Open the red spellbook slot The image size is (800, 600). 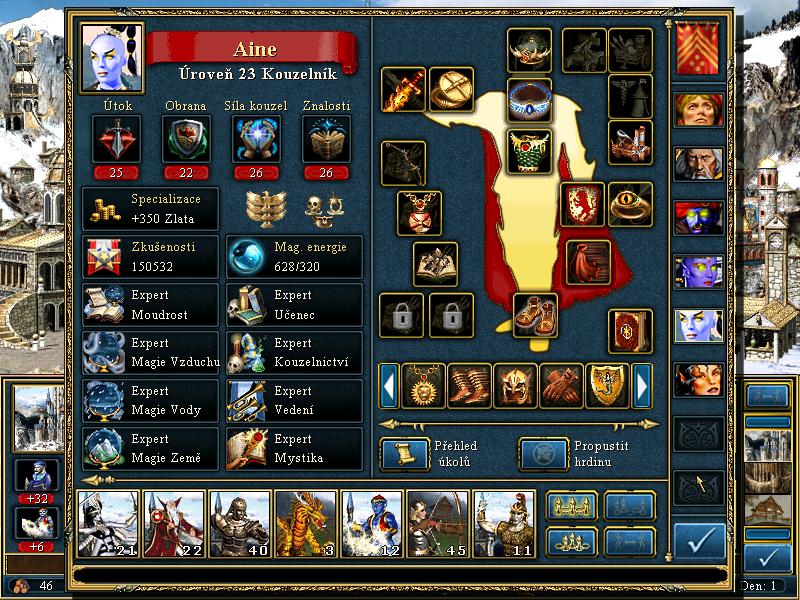[x=630, y=331]
